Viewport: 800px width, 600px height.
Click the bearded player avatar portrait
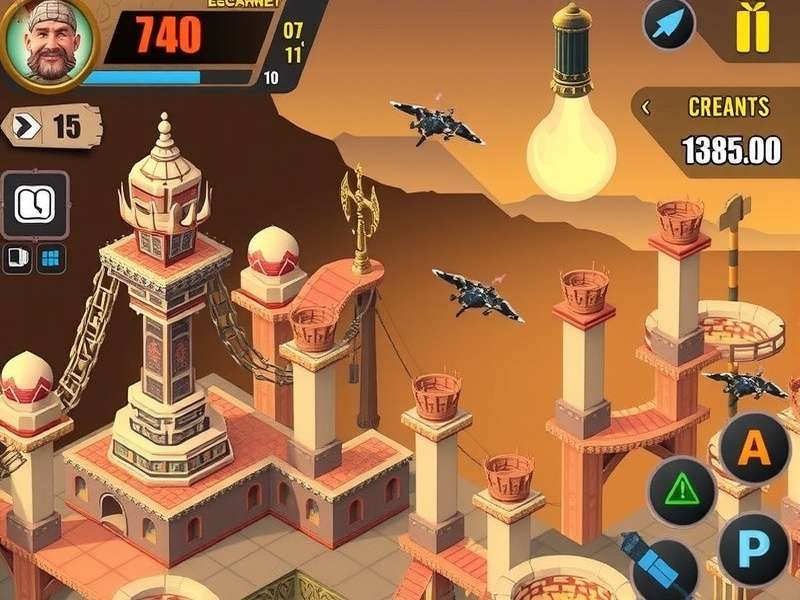pyautogui.click(x=45, y=42)
